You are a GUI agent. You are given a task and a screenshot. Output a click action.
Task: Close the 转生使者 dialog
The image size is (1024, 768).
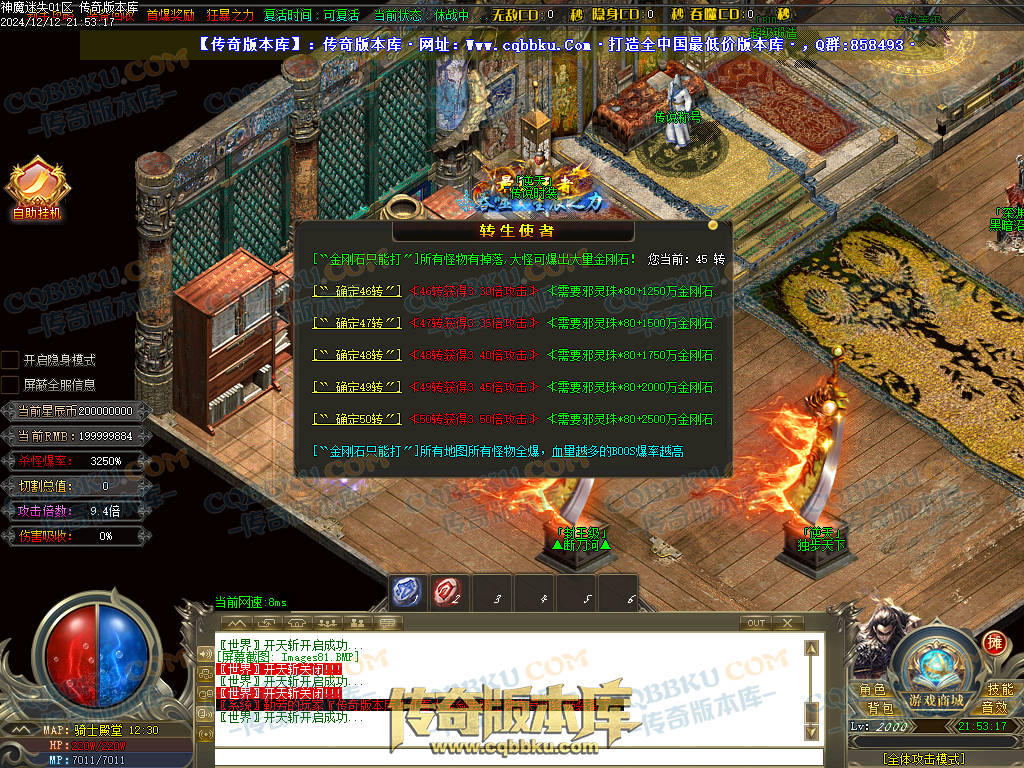(x=712, y=225)
